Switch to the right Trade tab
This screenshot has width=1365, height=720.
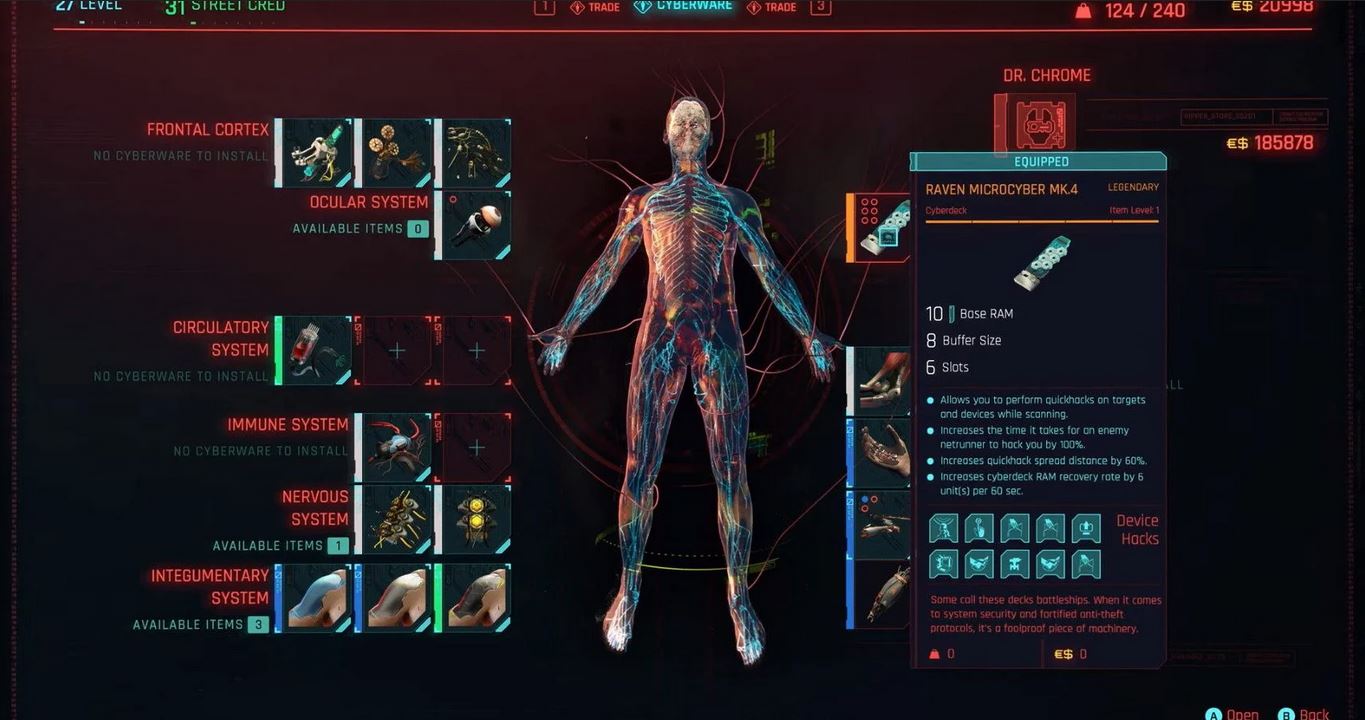click(x=772, y=6)
